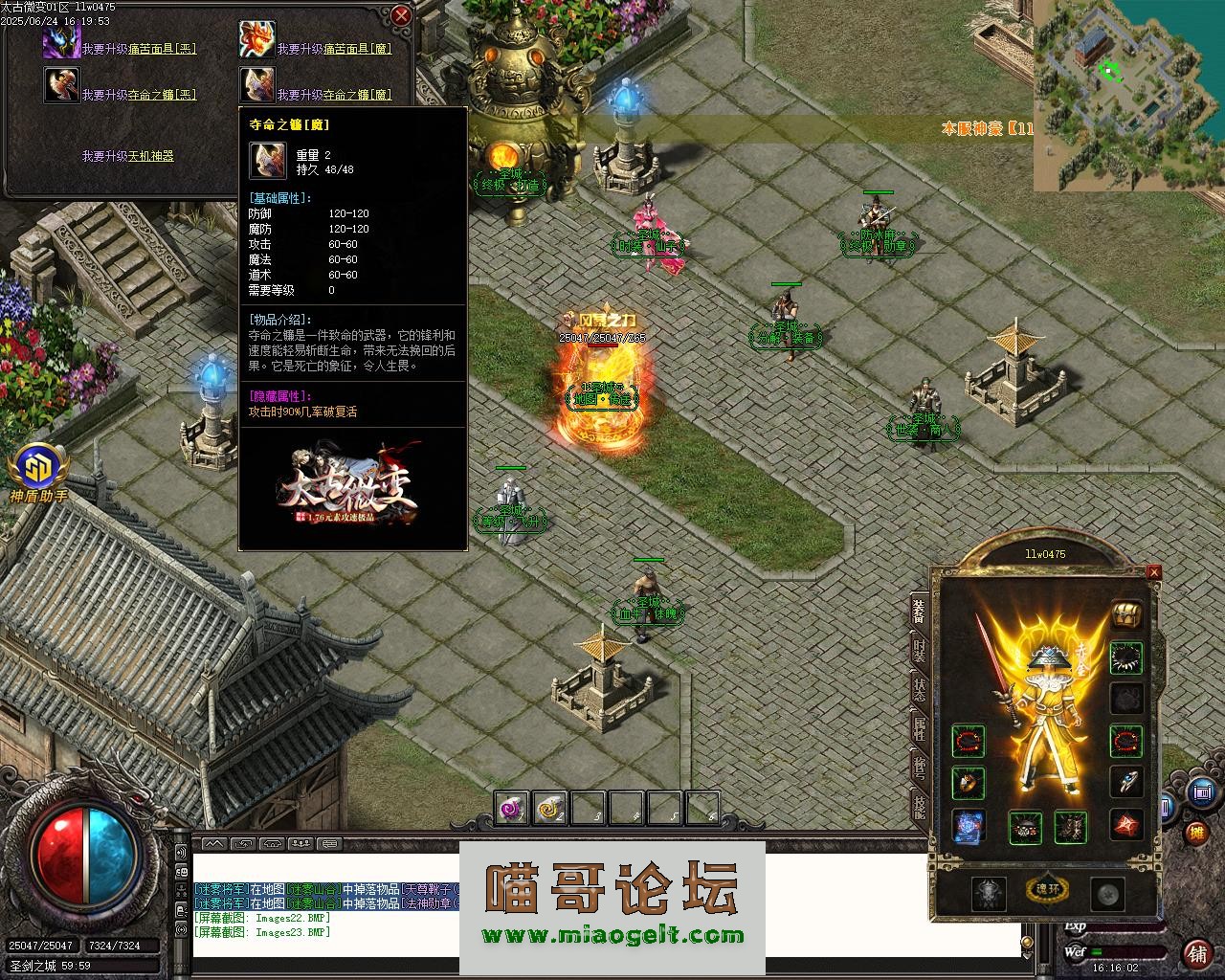Open the treasure chest icon in equipment panel
This screenshot has width=1225, height=980.
tap(1125, 615)
